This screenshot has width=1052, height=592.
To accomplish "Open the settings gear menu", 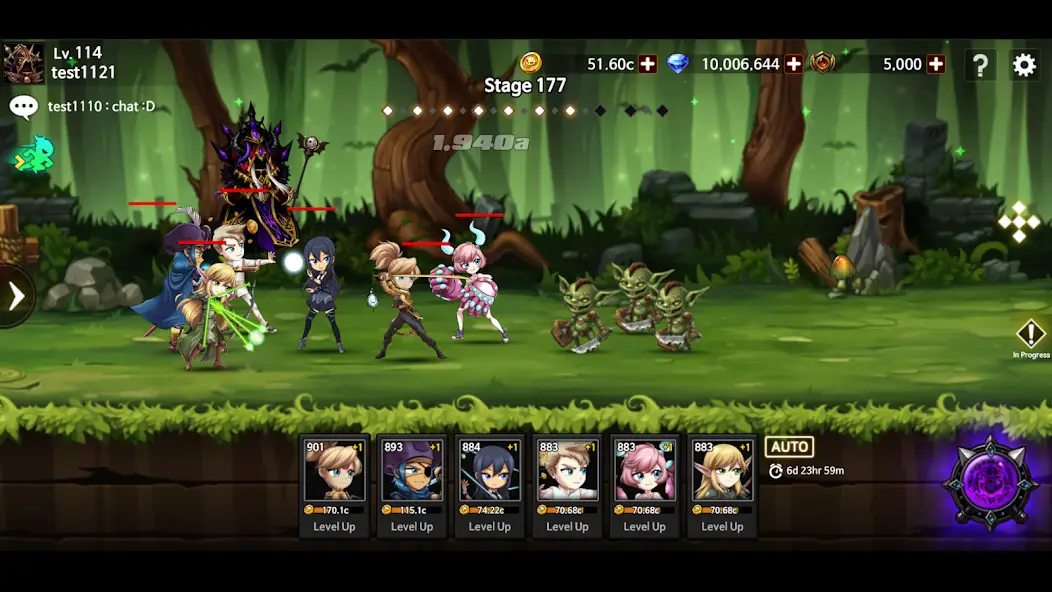I will [1024, 66].
